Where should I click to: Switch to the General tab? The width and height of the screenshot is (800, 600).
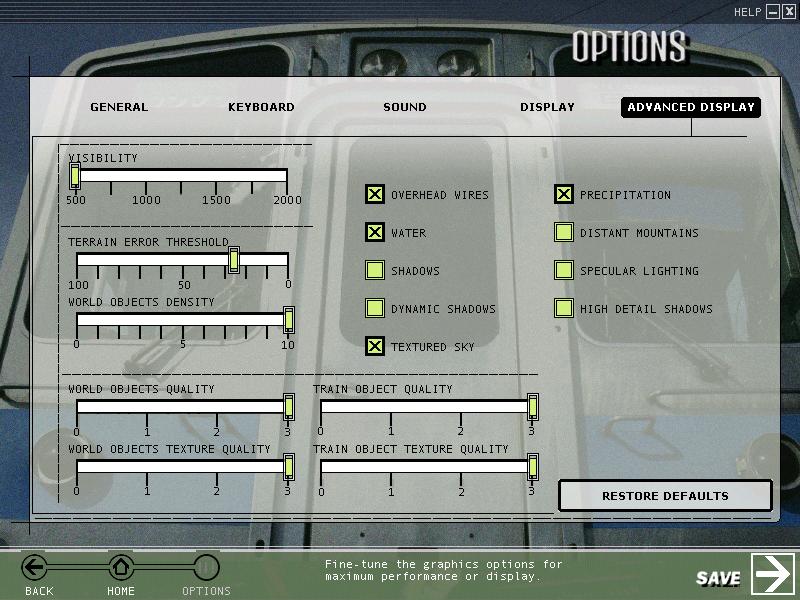coord(119,107)
